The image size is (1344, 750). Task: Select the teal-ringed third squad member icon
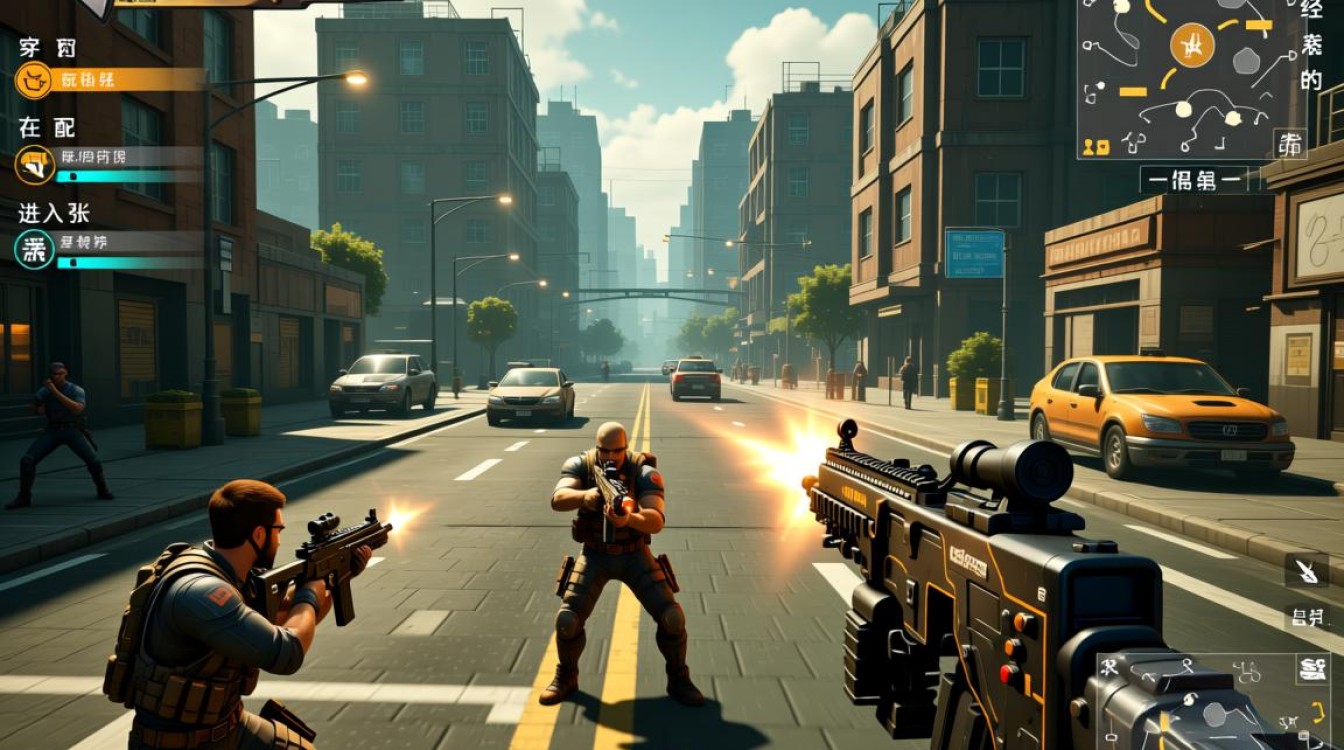tap(35, 248)
